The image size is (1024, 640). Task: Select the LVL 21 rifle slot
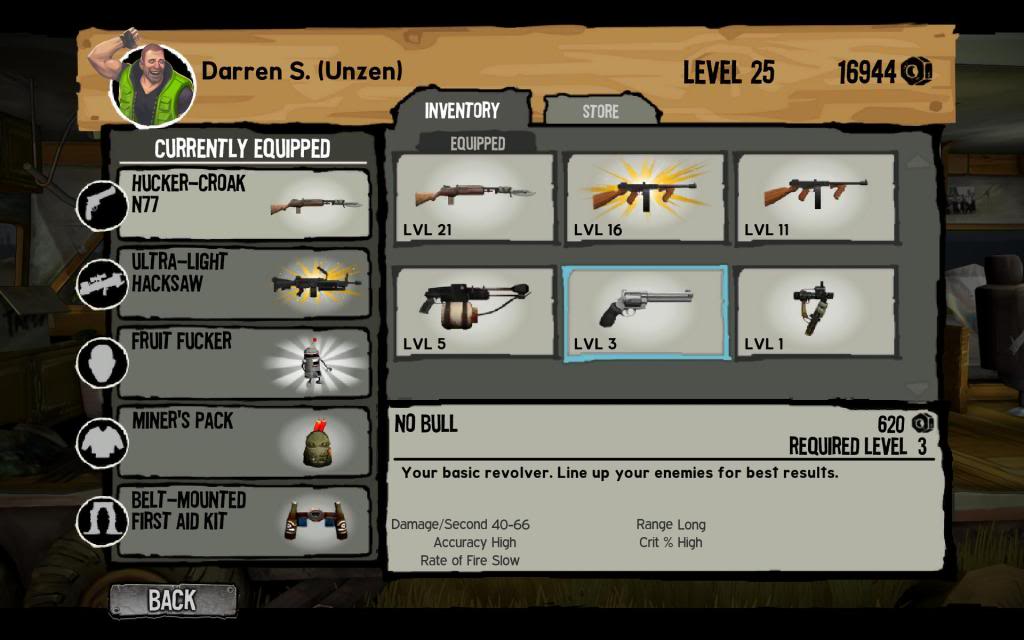coord(475,197)
